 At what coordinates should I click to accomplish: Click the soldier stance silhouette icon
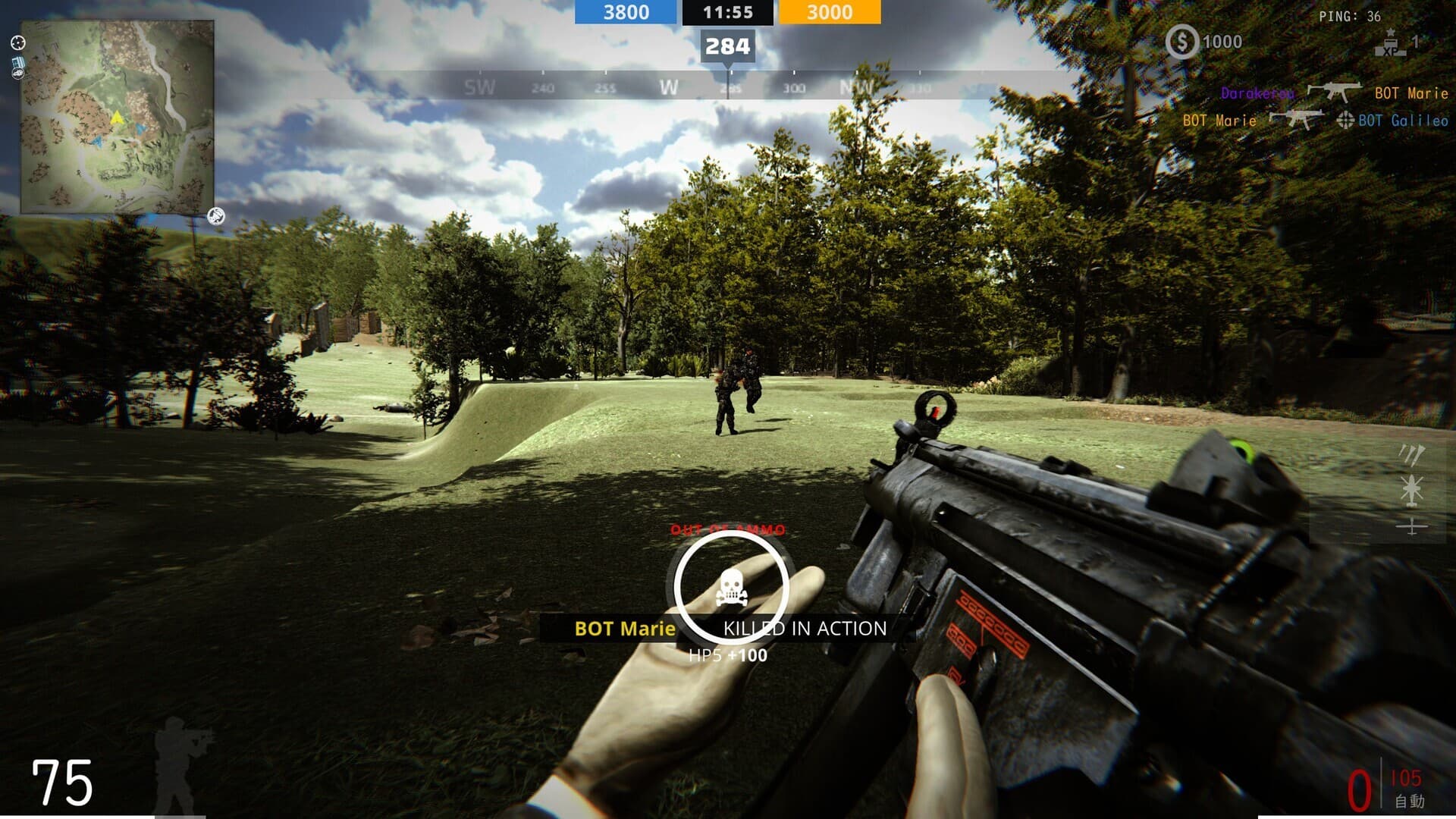[x=179, y=766]
